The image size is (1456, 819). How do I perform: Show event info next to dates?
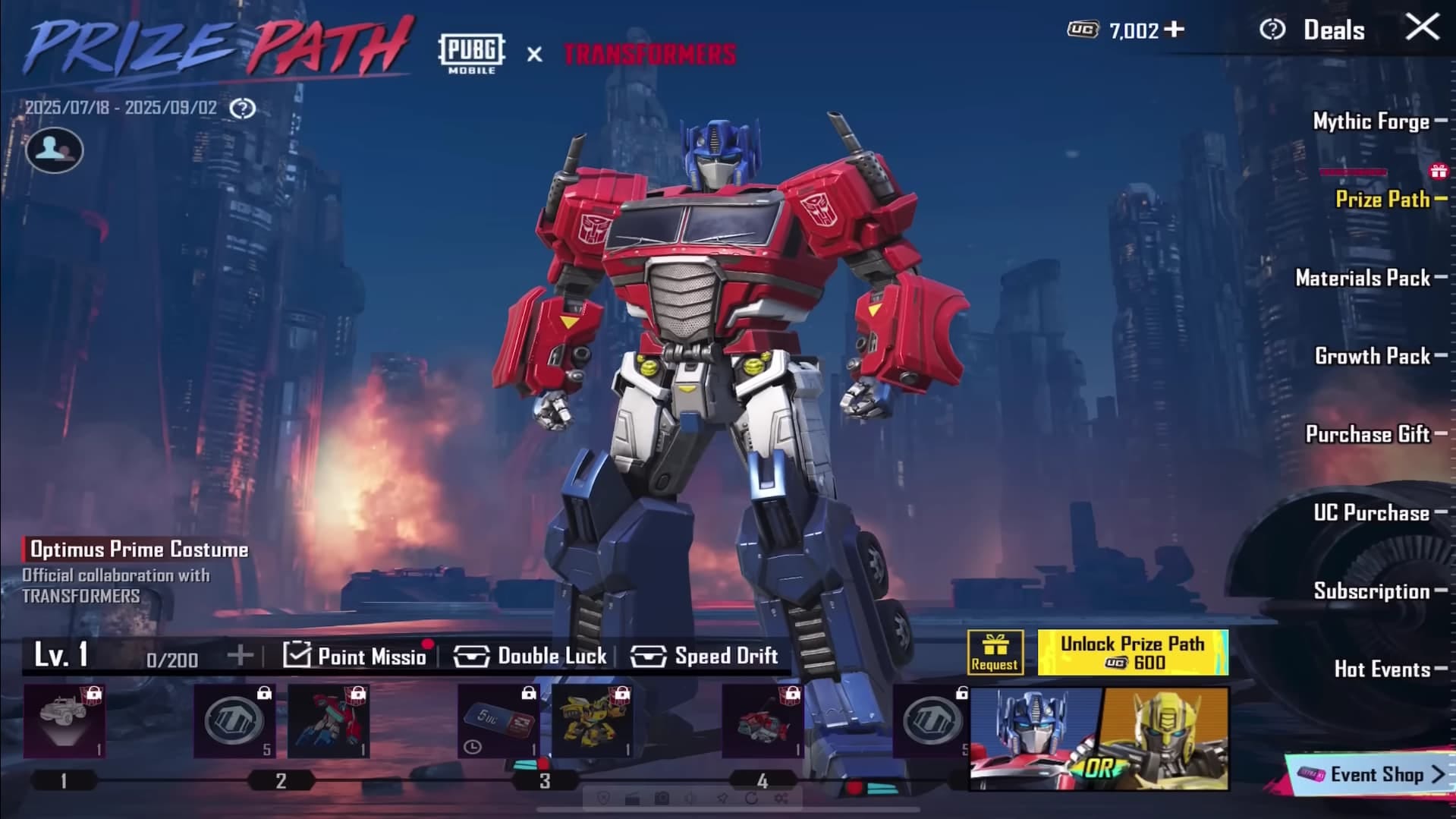(x=243, y=109)
